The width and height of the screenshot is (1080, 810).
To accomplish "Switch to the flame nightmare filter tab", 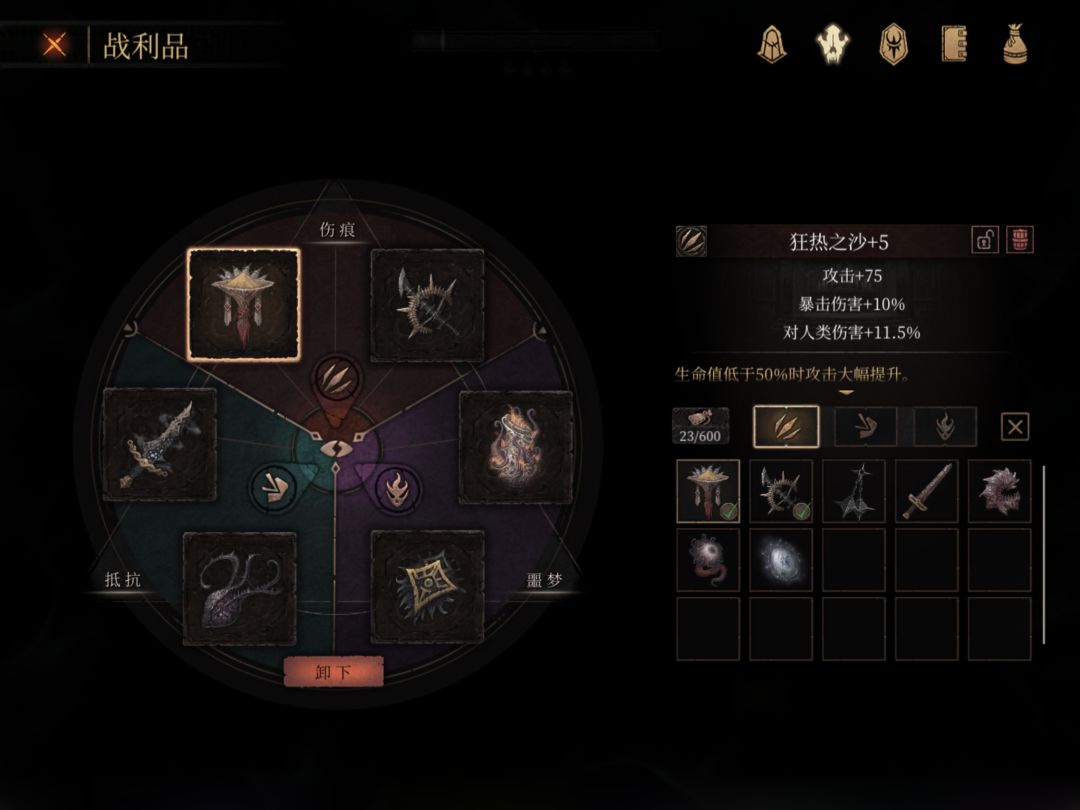I will point(944,427).
